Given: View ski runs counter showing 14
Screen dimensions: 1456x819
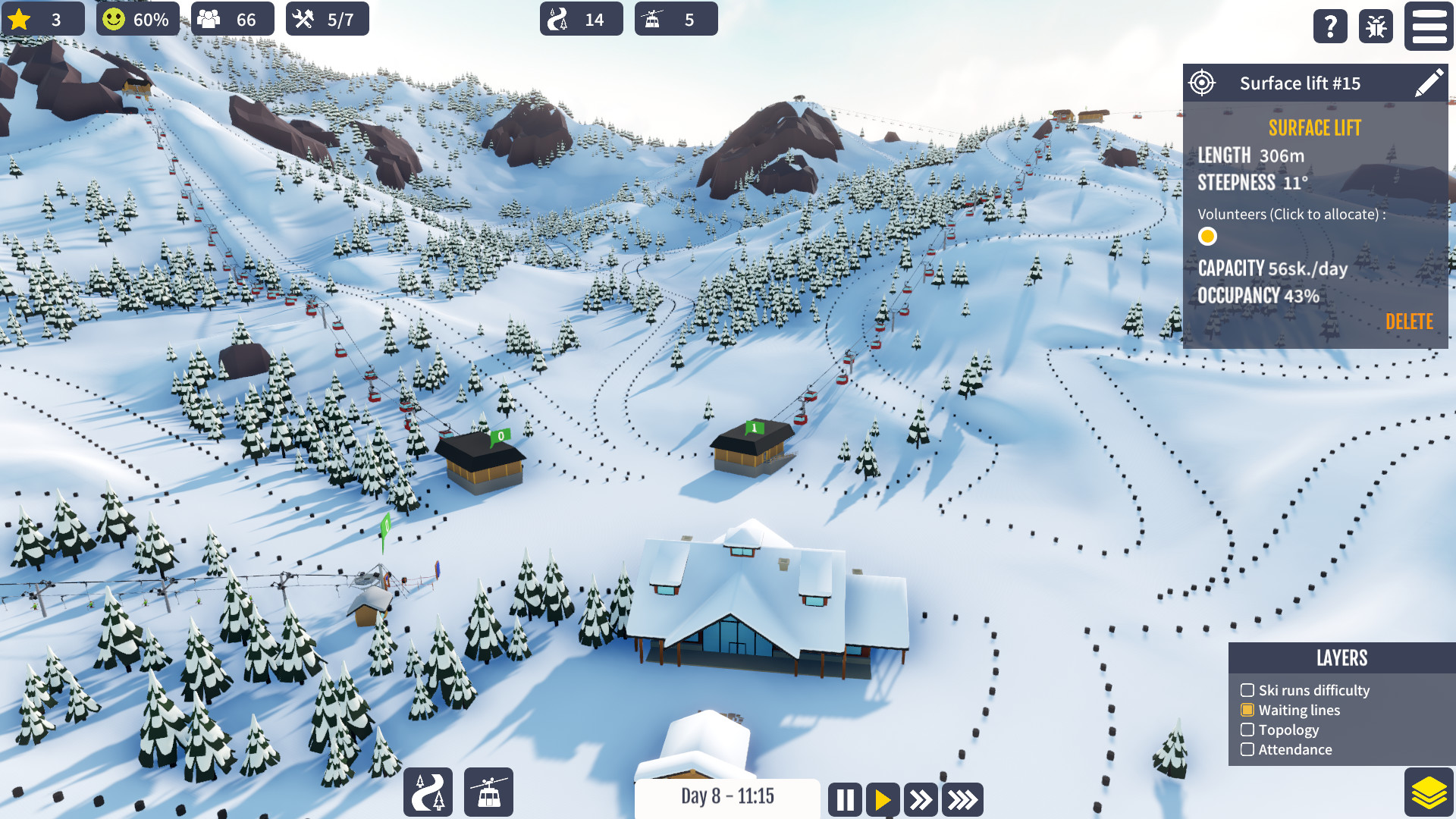Looking at the screenshot, I should click(581, 19).
